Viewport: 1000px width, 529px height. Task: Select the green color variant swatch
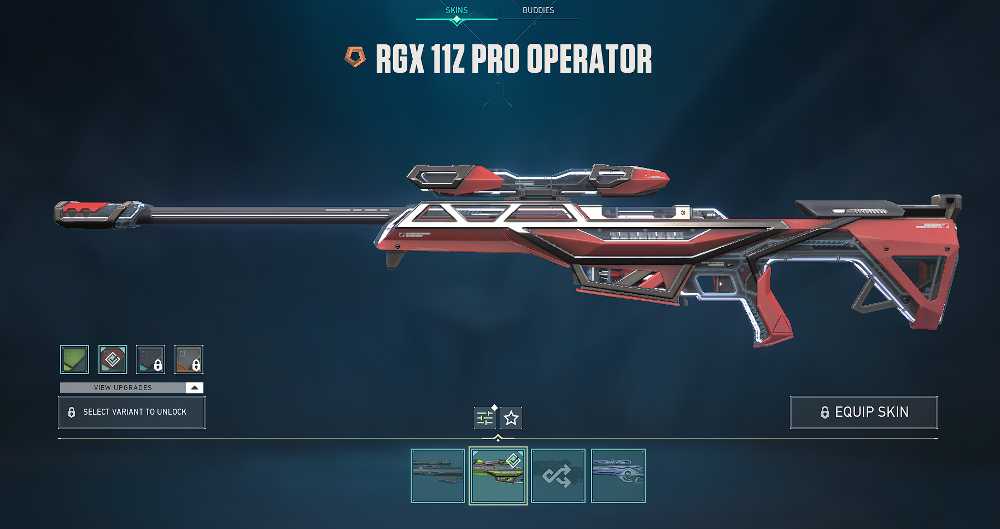[74, 359]
